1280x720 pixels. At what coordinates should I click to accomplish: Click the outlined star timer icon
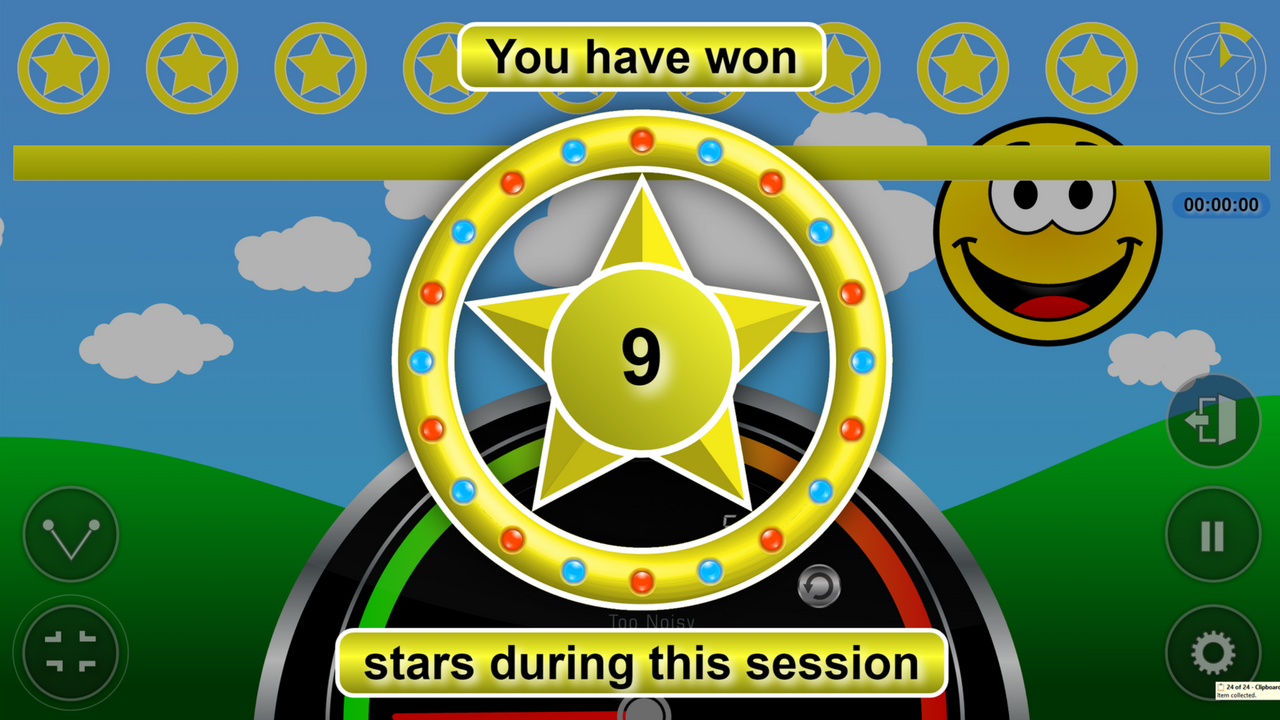click(1219, 68)
